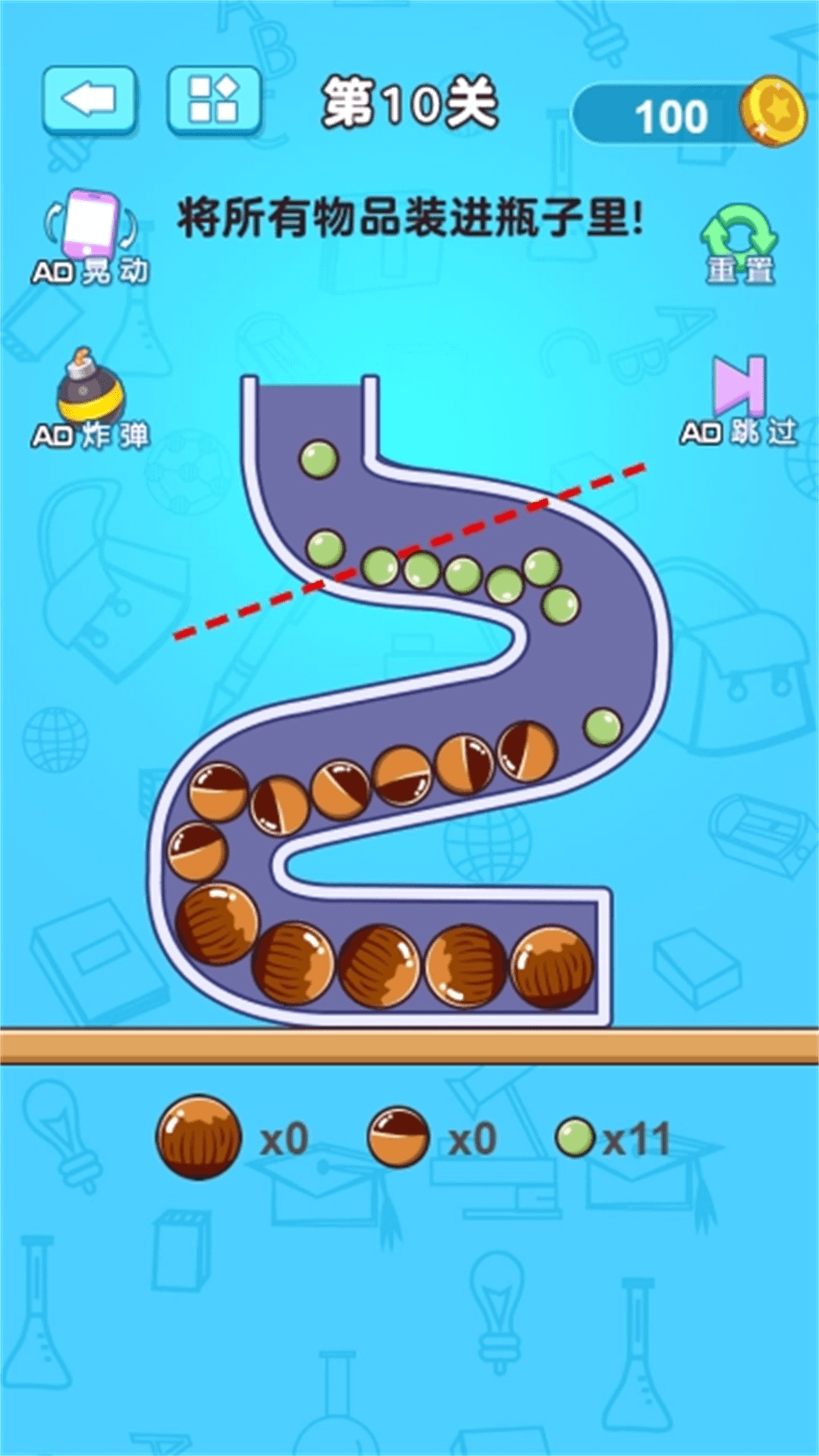Activate the AD shake phone power-up
The image size is (819, 1456).
click(x=90, y=237)
